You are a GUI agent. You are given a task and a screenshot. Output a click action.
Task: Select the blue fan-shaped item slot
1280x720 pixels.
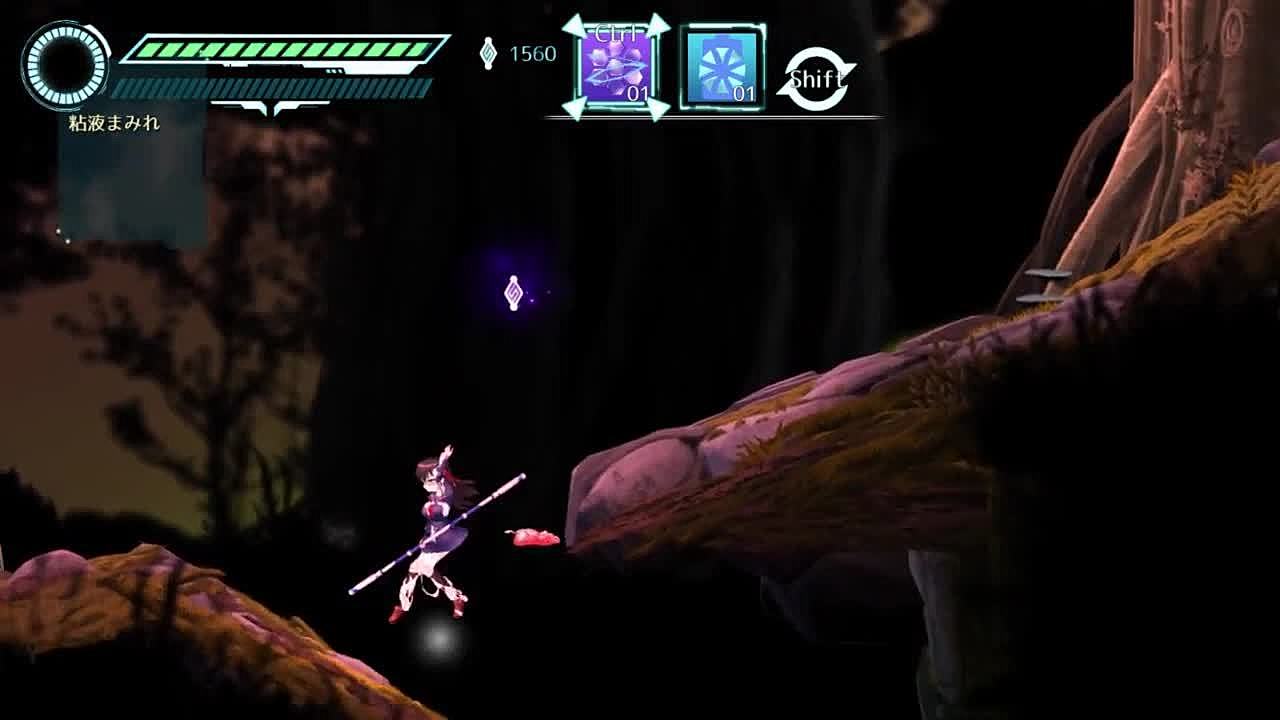click(x=722, y=68)
